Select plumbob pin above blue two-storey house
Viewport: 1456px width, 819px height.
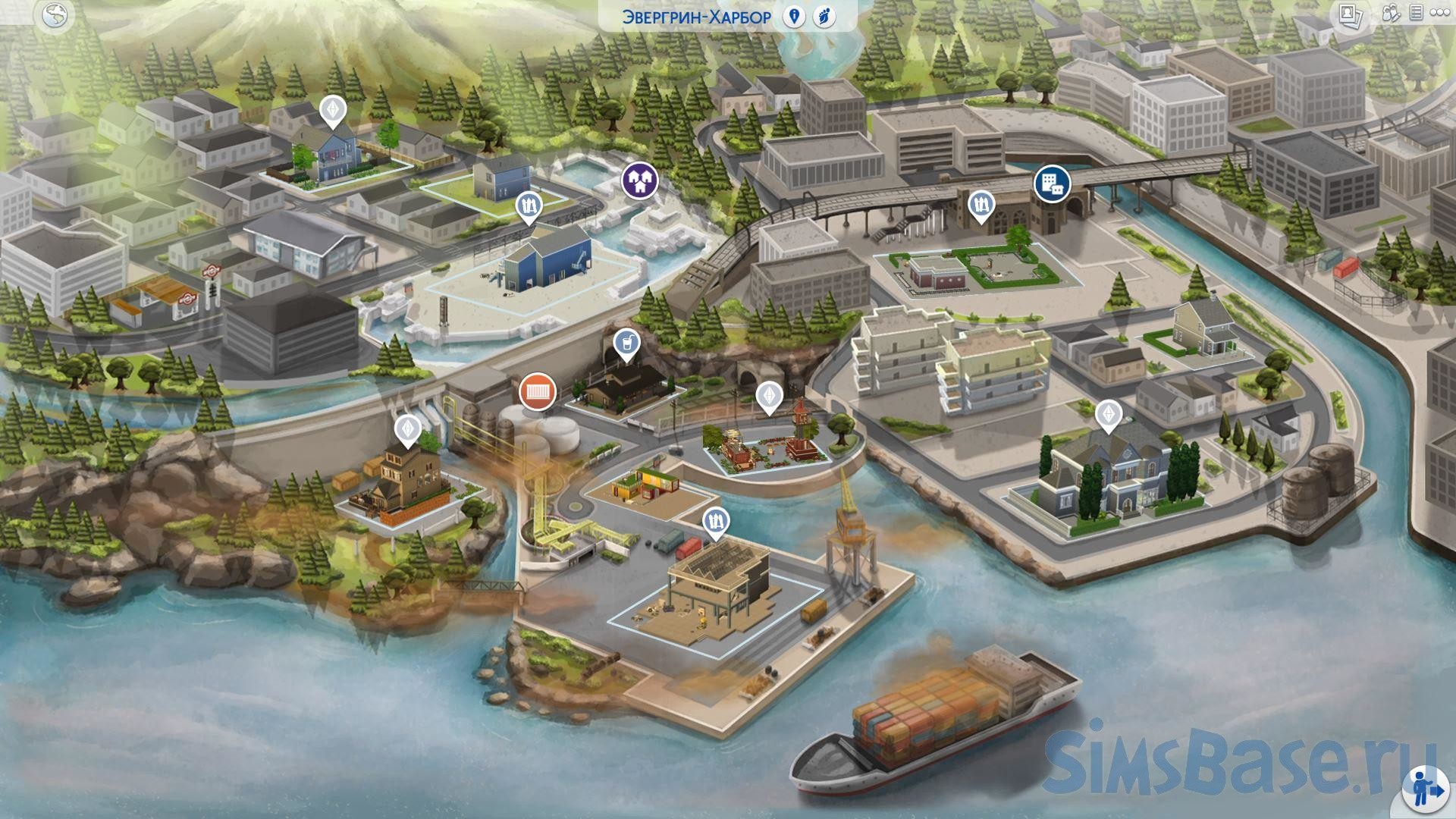coord(332,111)
